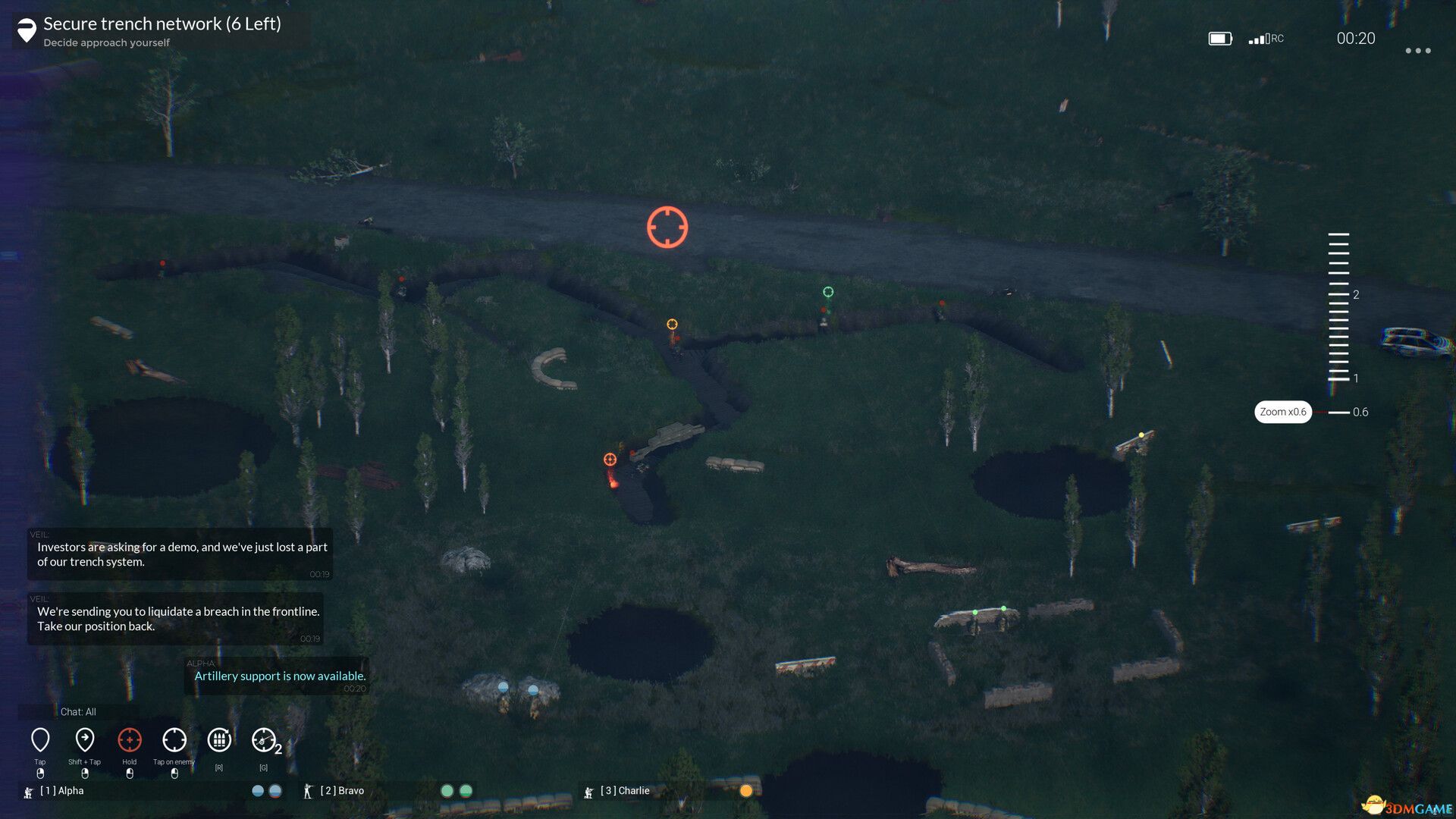
Task: Click the mission objective Secure trench network header
Action: pos(162,24)
